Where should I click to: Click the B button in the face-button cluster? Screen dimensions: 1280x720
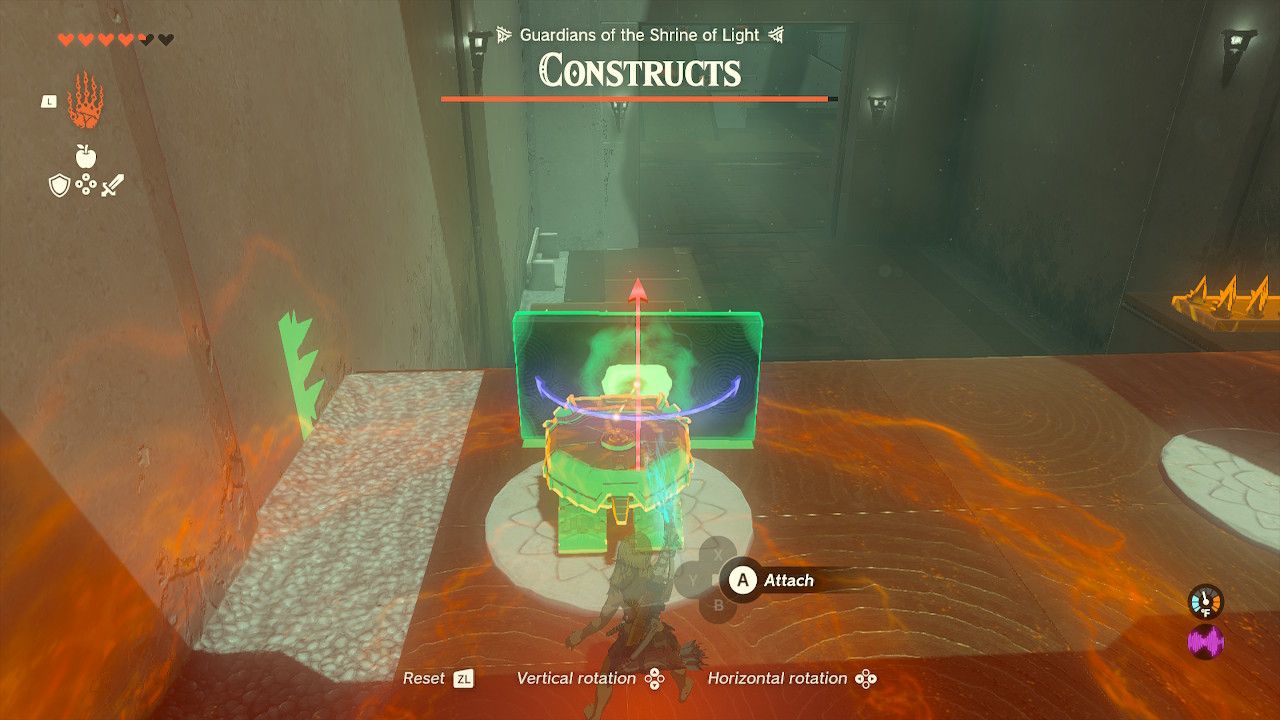point(718,605)
